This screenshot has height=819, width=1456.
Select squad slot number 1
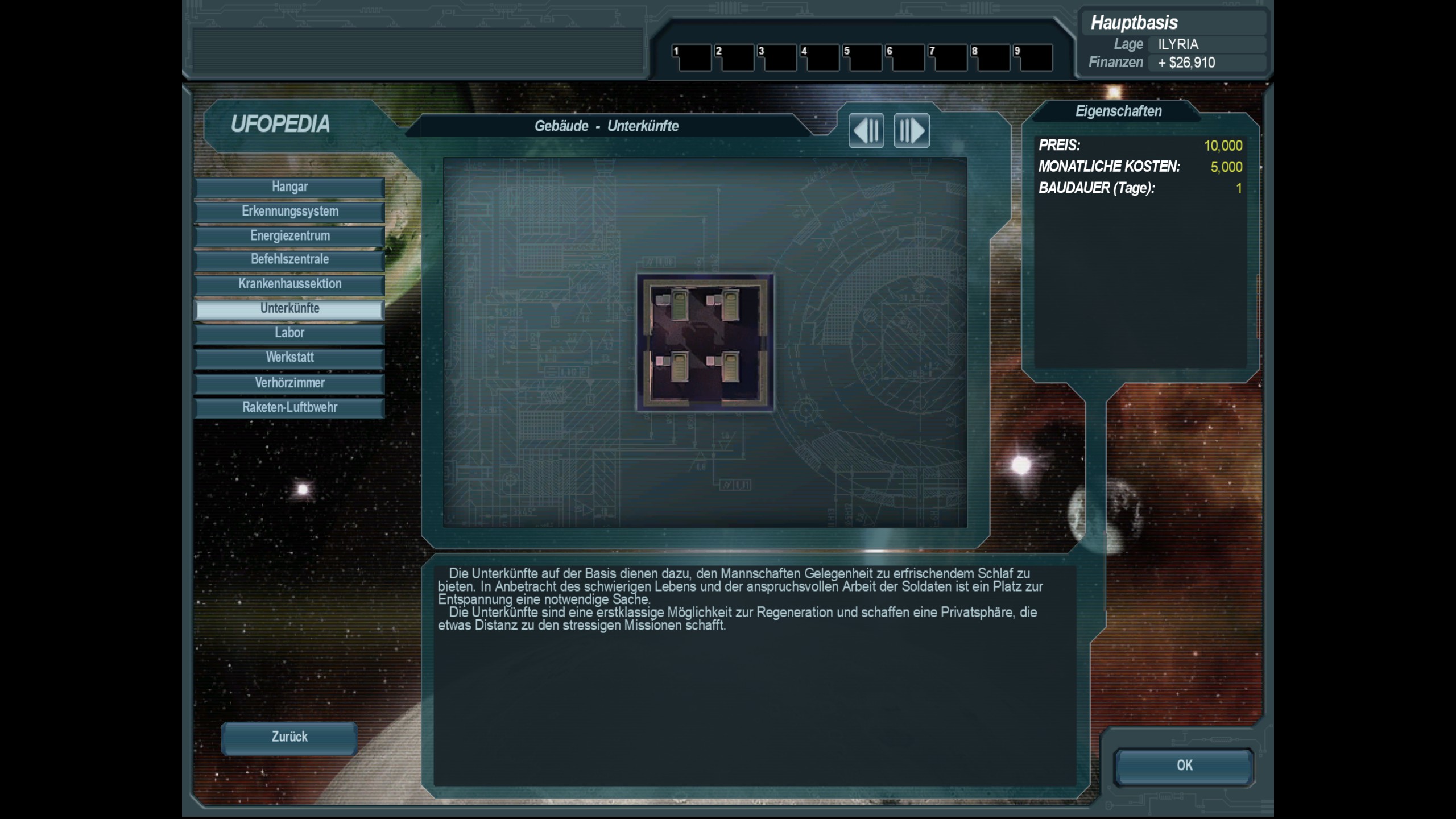692,57
